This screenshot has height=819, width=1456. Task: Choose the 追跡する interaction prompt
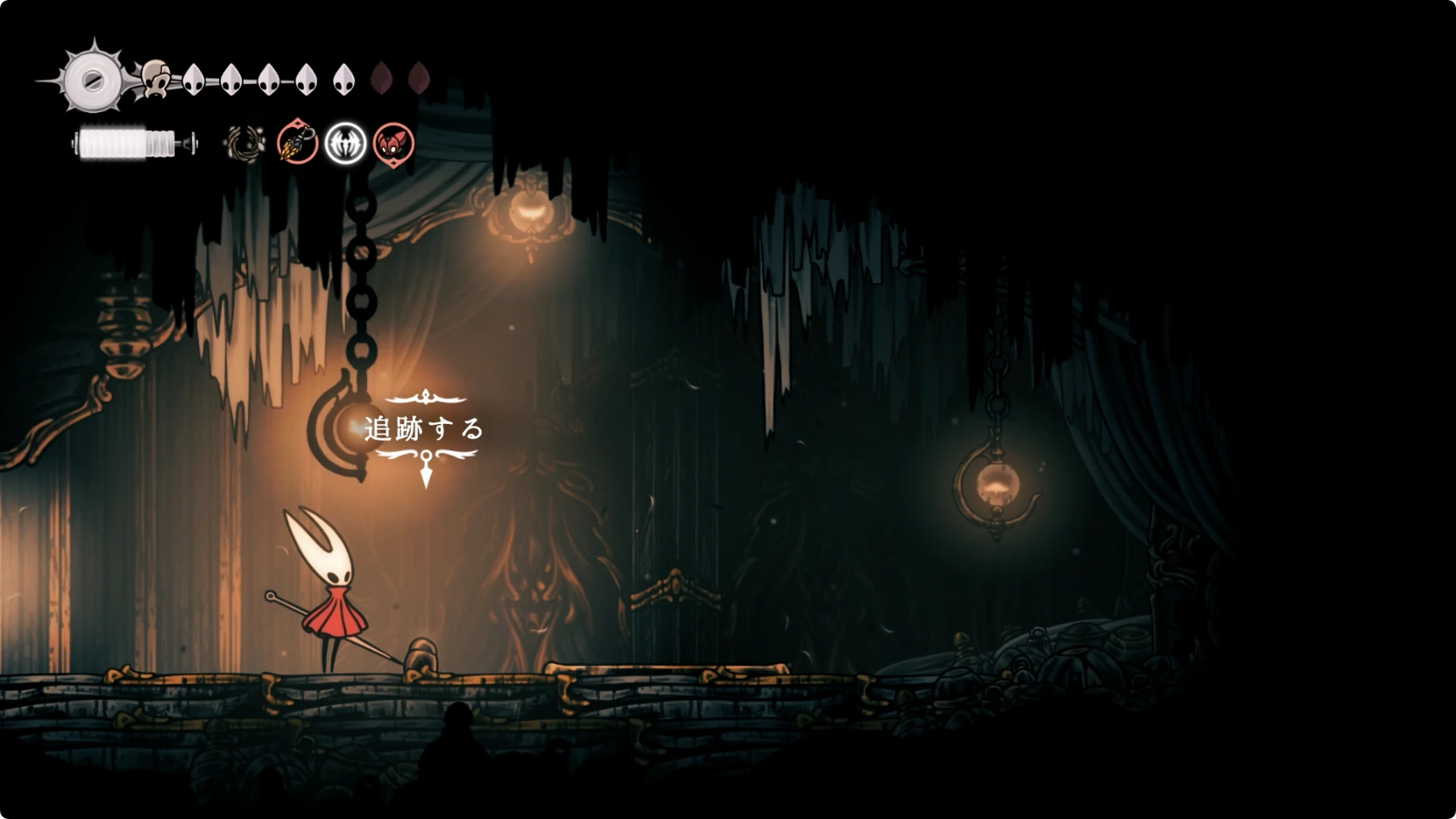(x=424, y=429)
